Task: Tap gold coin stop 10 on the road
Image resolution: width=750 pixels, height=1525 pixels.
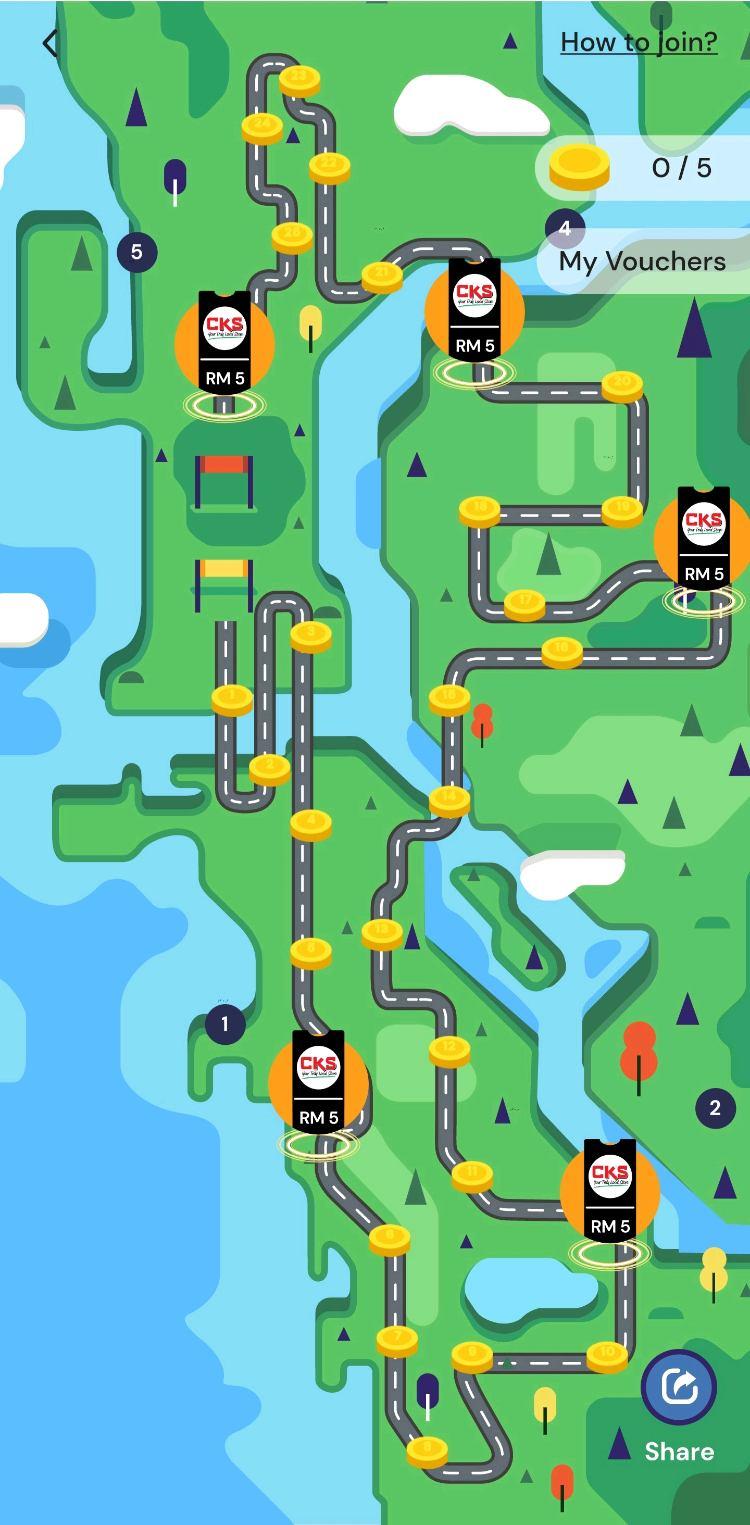Action: click(607, 1355)
